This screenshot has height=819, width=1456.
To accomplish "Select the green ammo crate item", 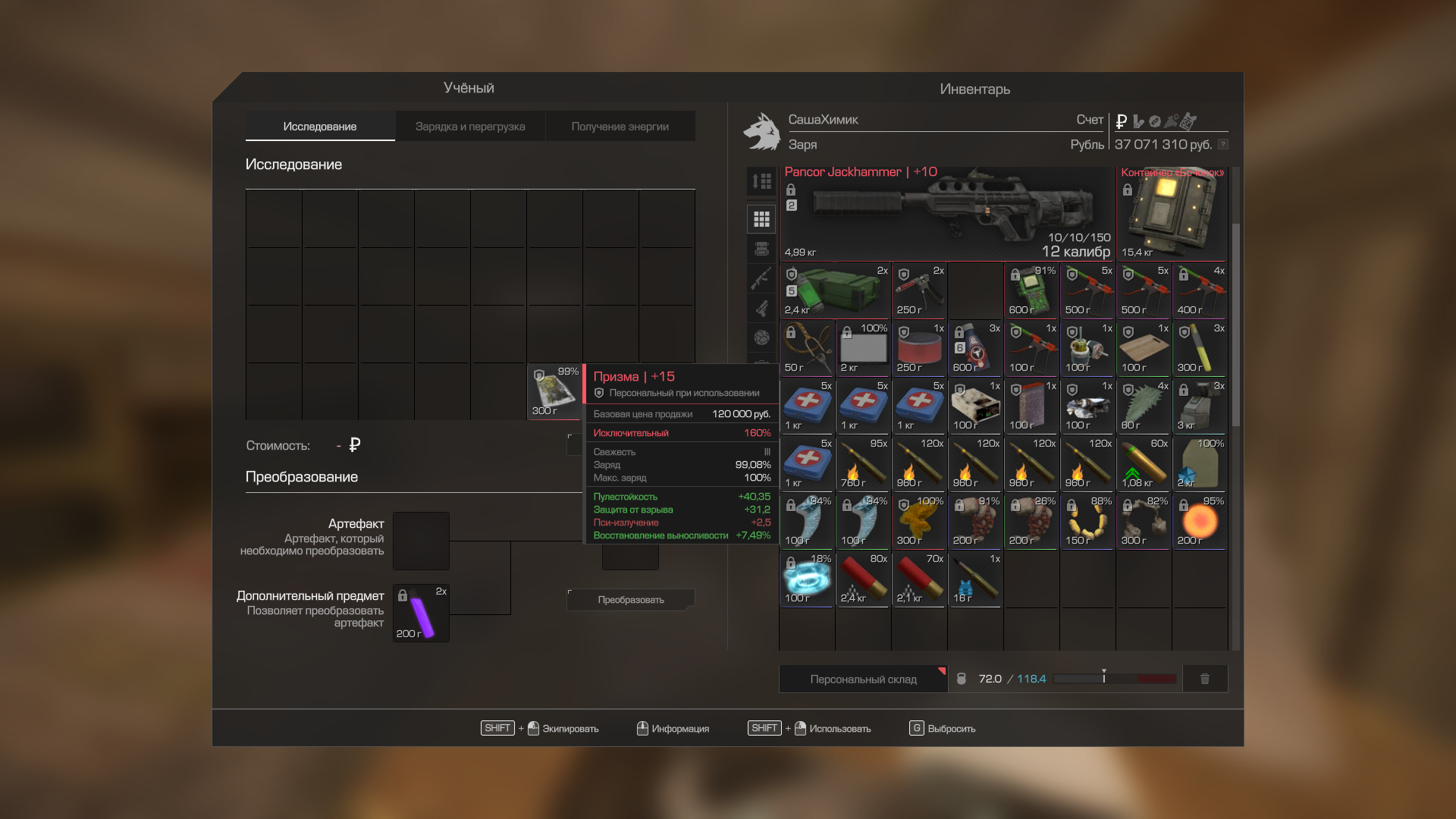I will point(835,291).
